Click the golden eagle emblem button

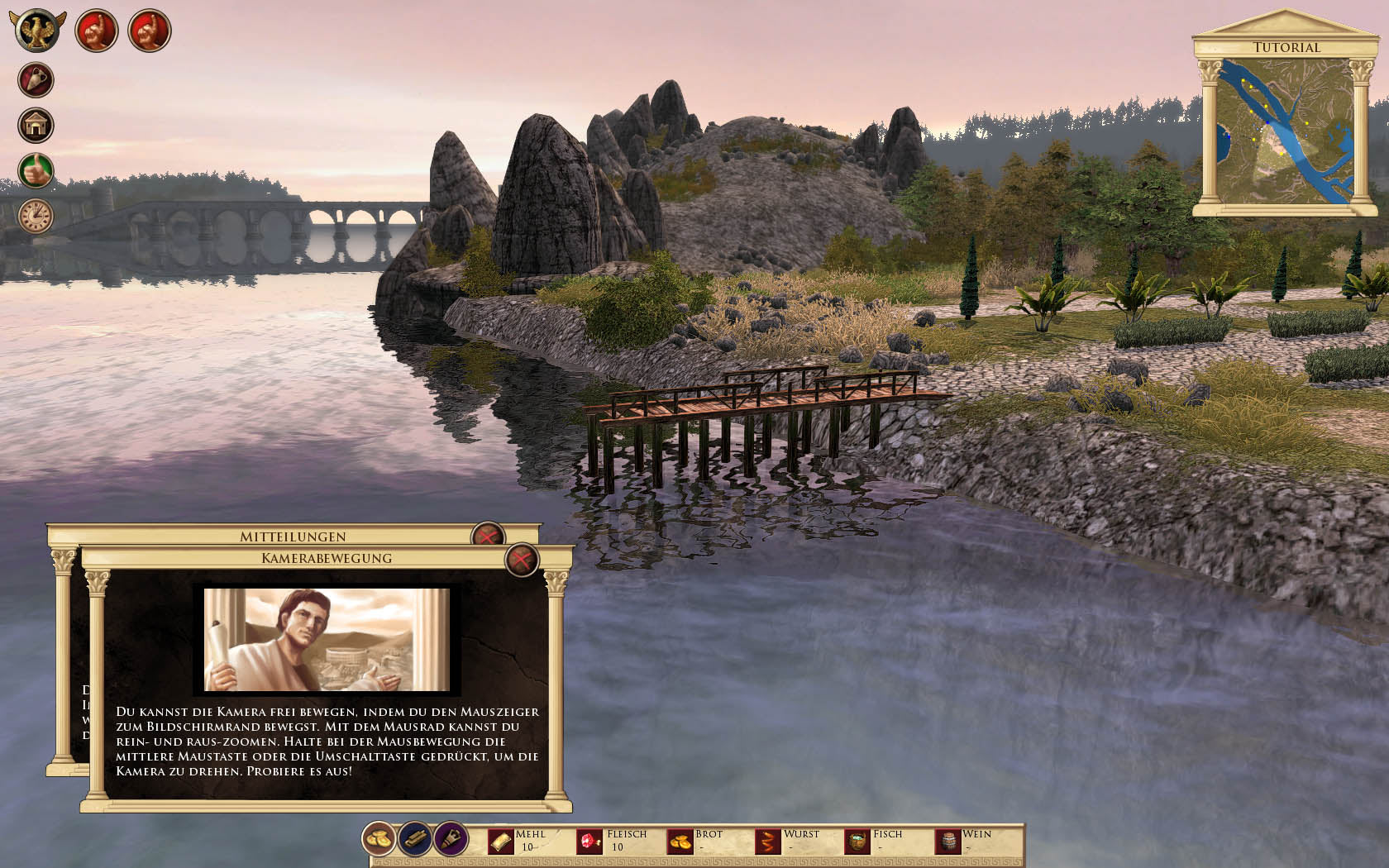[37, 31]
